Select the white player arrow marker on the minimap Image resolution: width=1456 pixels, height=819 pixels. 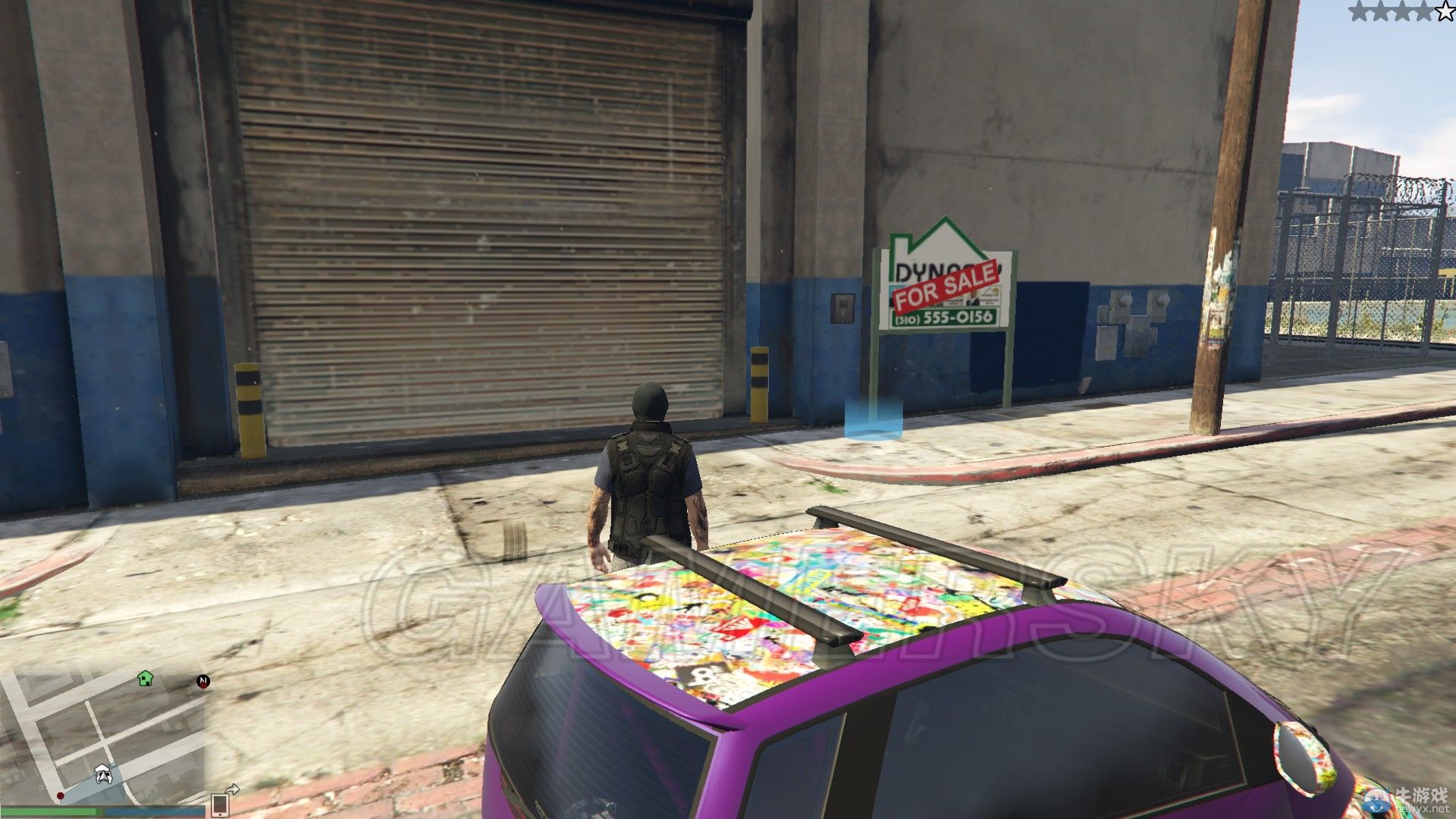point(103,773)
